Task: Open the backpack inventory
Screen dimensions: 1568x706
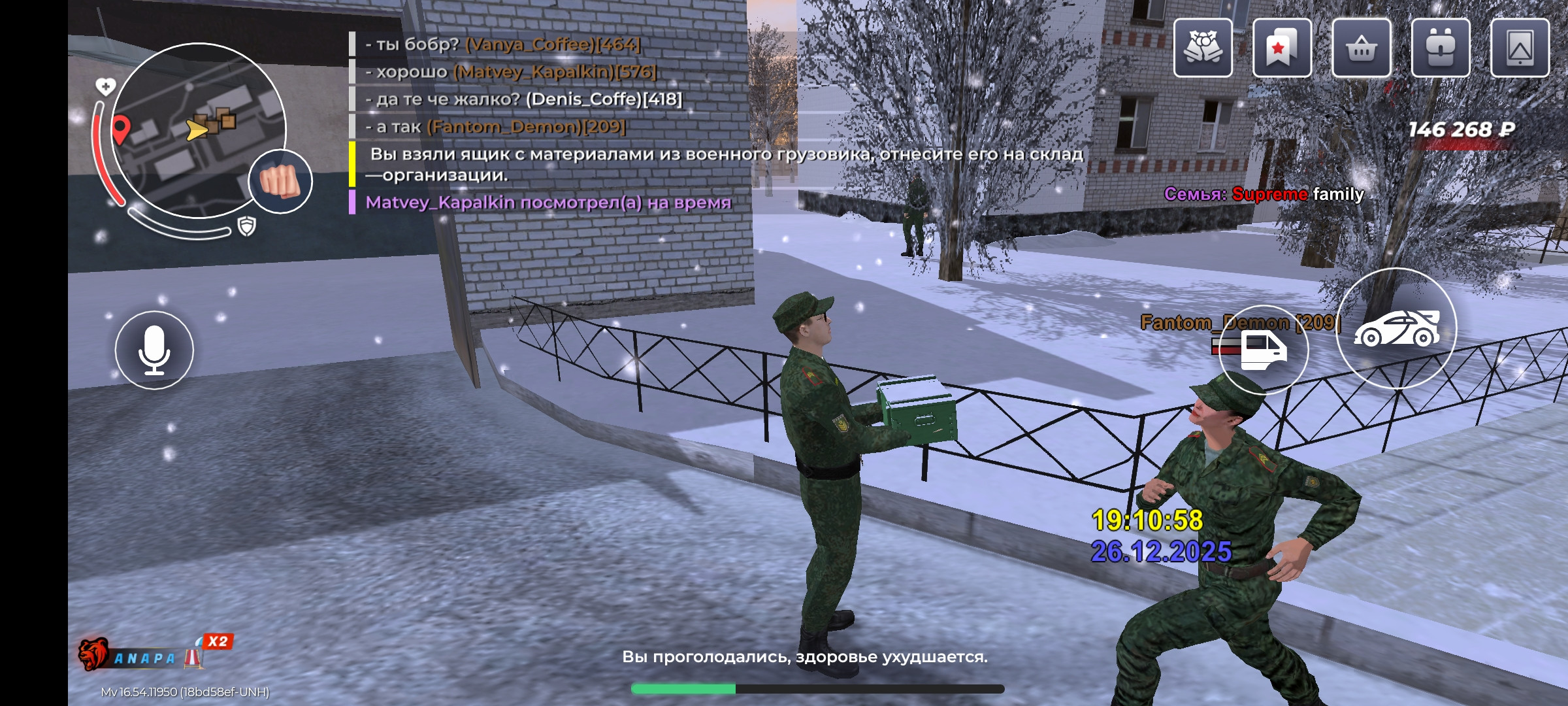Action: tap(1441, 48)
